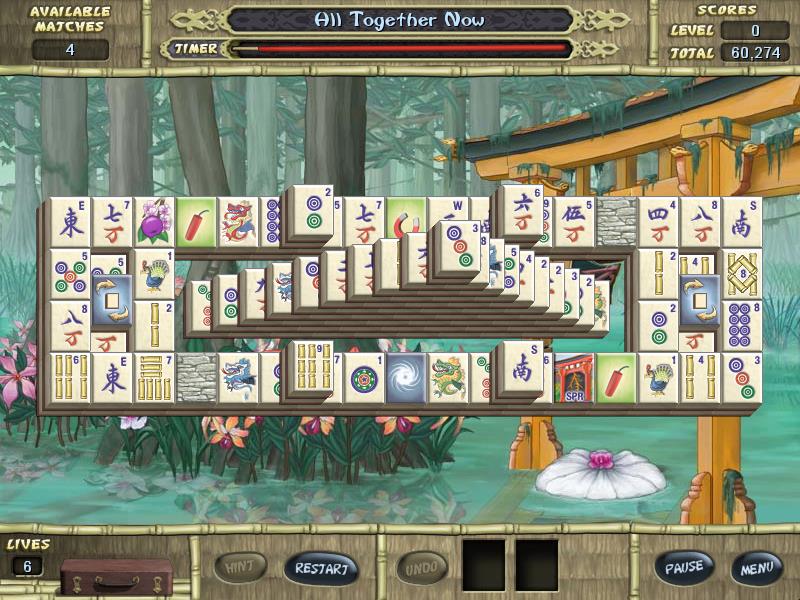800x600 pixels.
Task: Pick the red dragon tile
Action: 238,221
